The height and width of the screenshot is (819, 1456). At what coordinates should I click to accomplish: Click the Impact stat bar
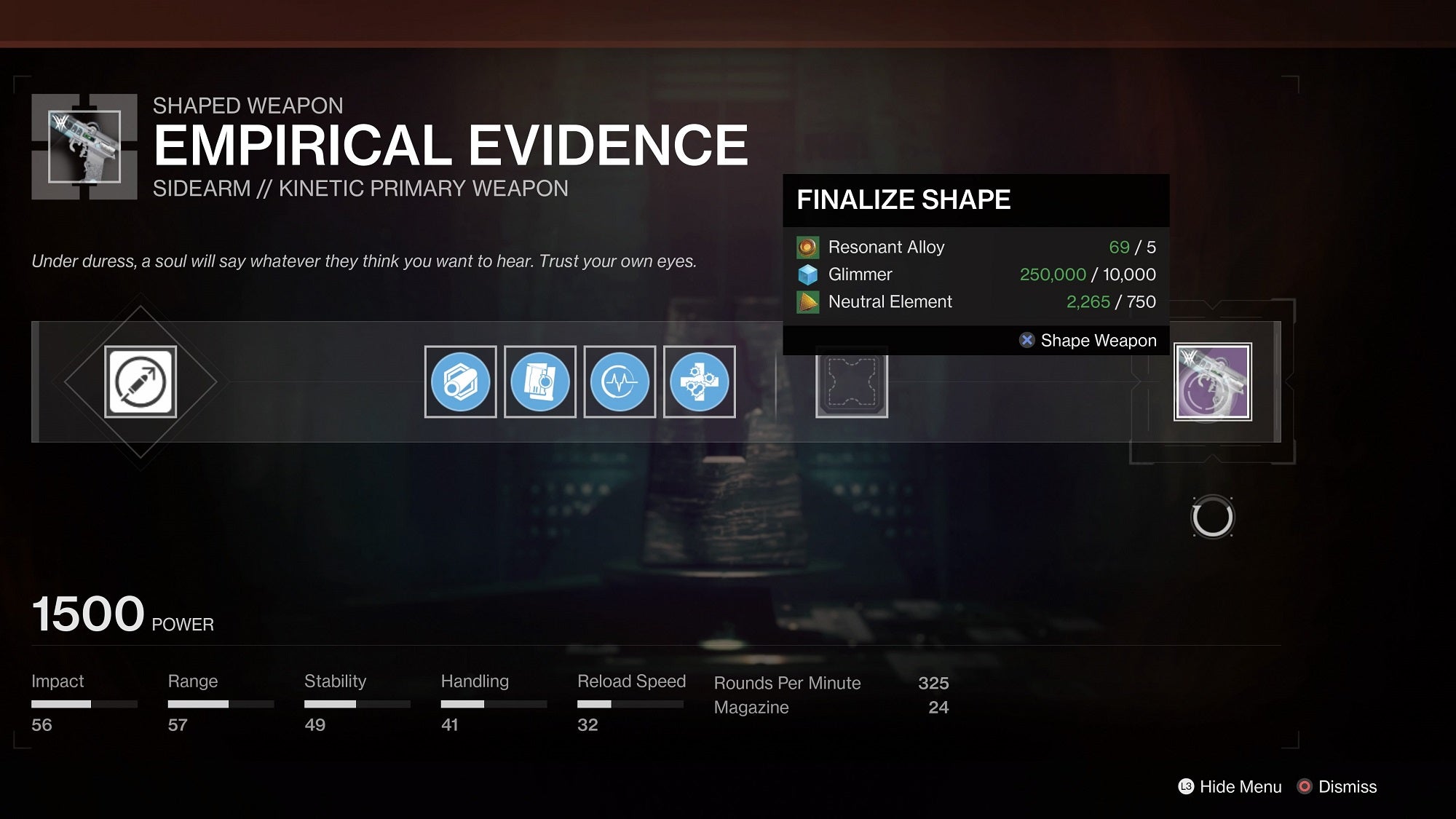84,704
